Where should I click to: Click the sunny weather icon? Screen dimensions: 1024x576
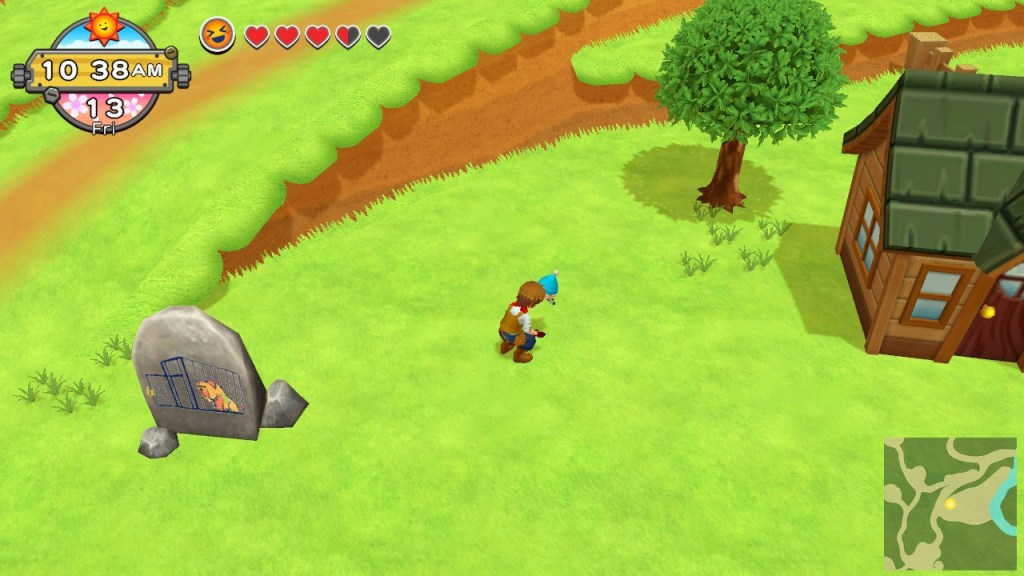coord(103,24)
